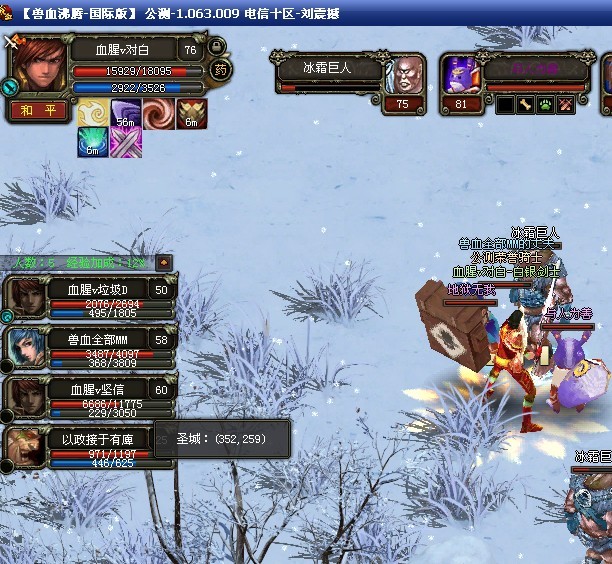The width and height of the screenshot is (612, 564).
Task: Click the green glowing 6m buff icon
Action: (93, 143)
